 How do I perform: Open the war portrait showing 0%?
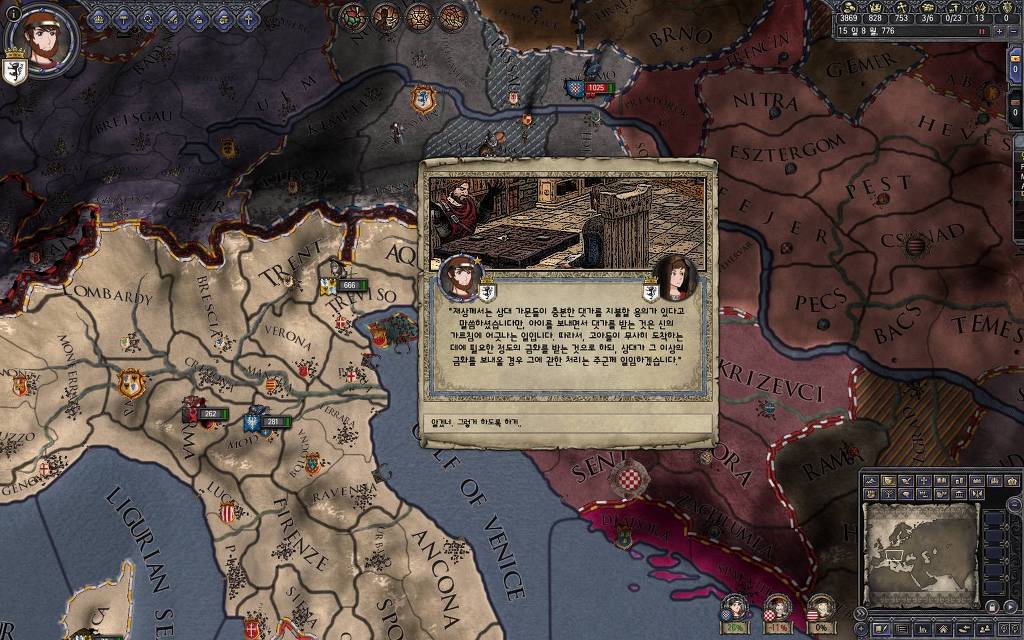820,608
